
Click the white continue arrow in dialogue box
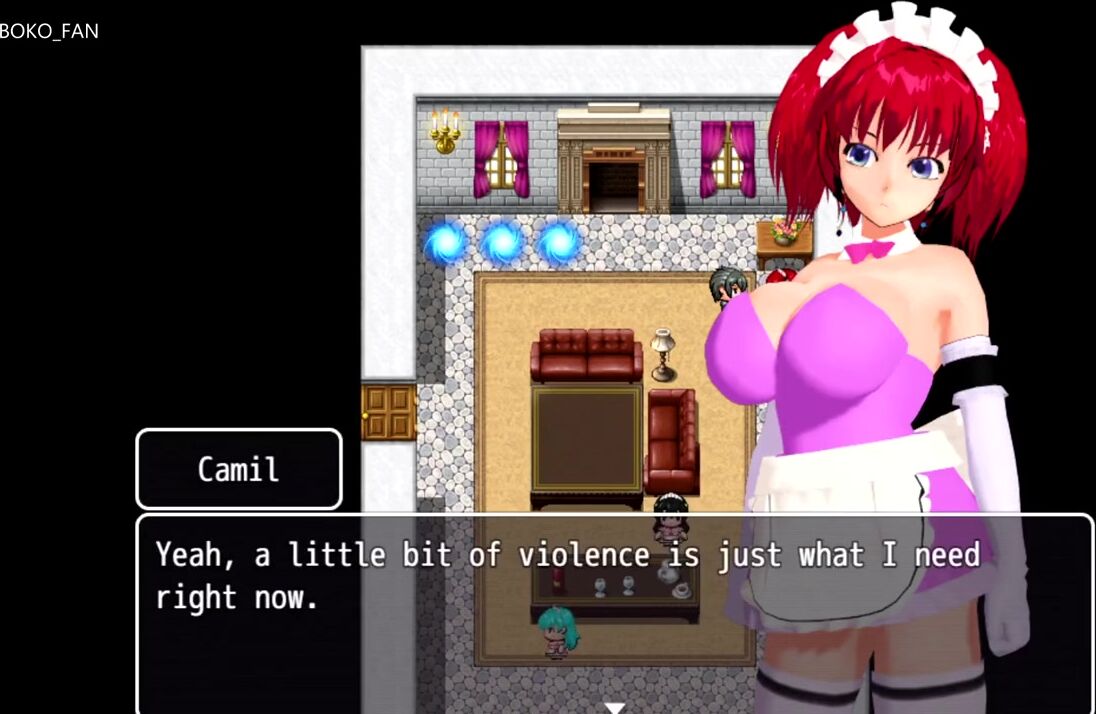615,707
